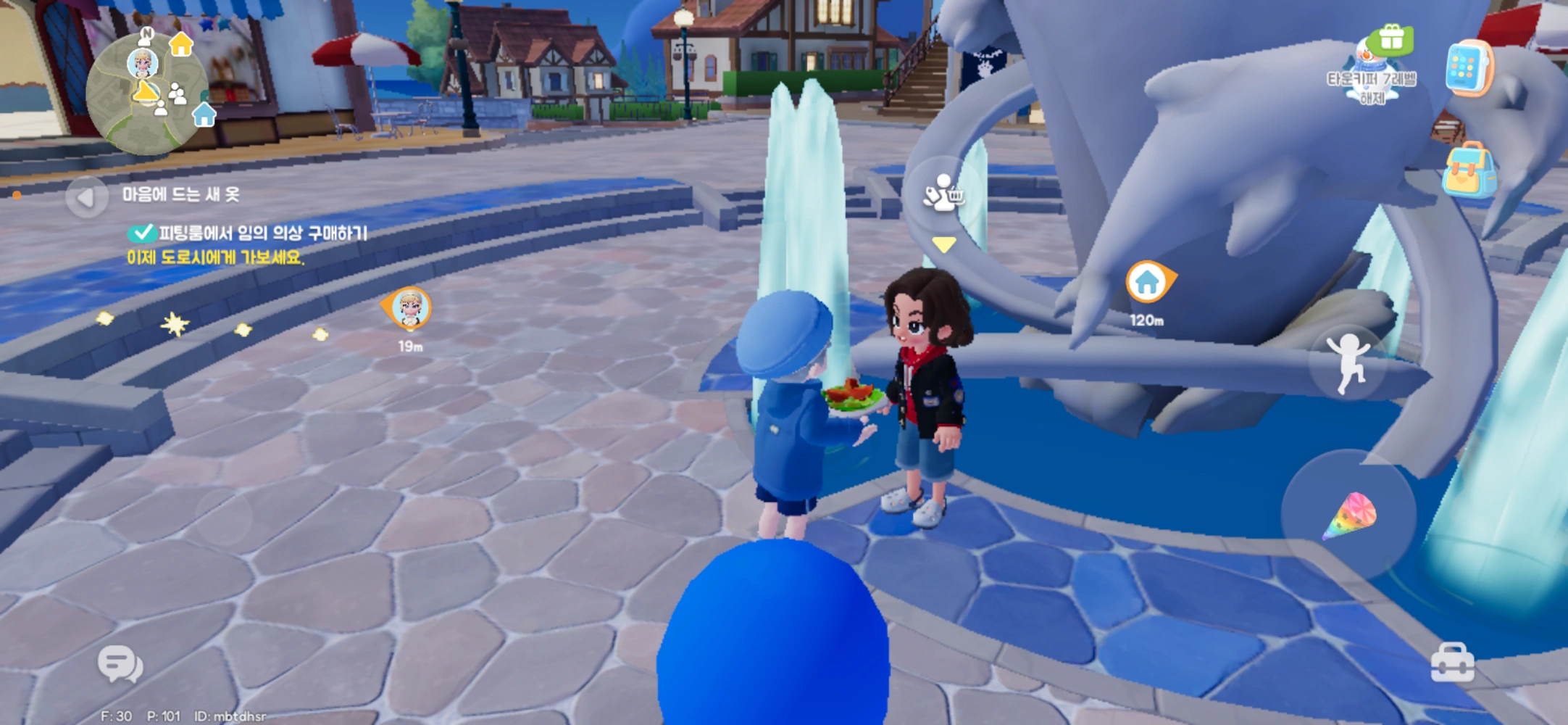Image resolution: width=1568 pixels, height=725 pixels.
Task: Tap the home waypoint marker showing 120m
Action: pyautogui.click(x=1148, y=282)
